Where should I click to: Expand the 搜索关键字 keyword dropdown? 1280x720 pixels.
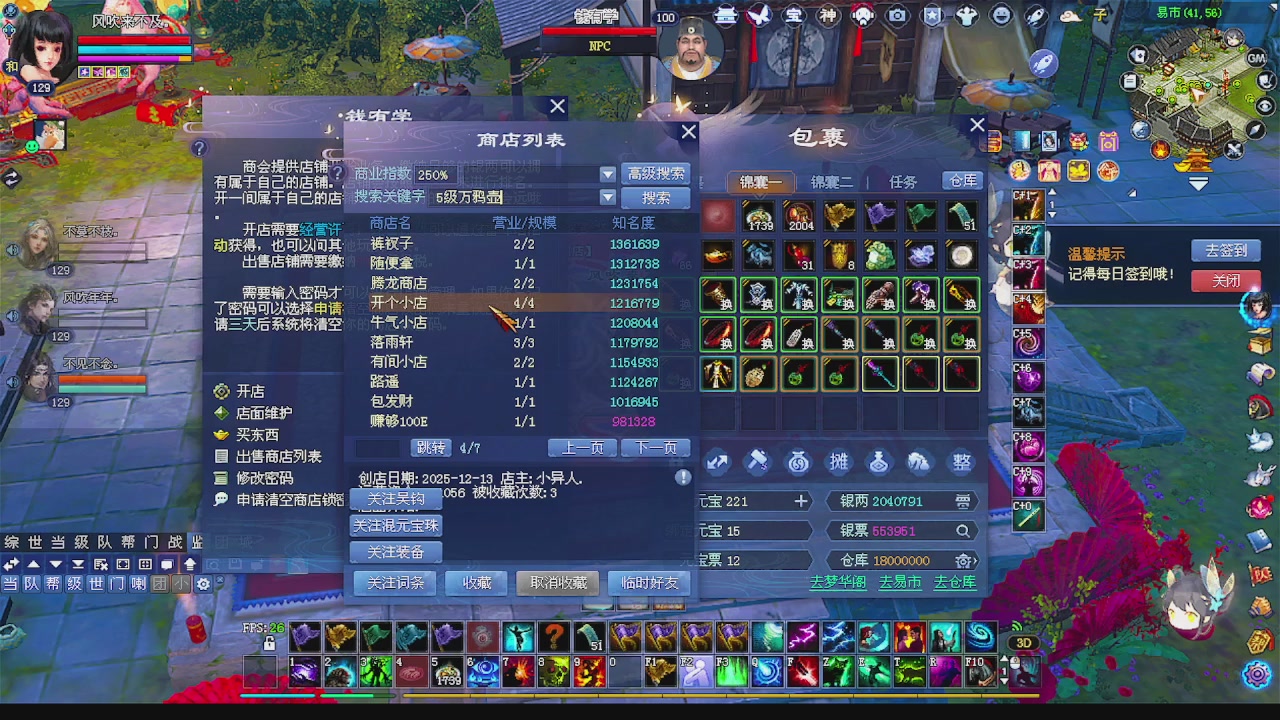[x=607, y=197]
